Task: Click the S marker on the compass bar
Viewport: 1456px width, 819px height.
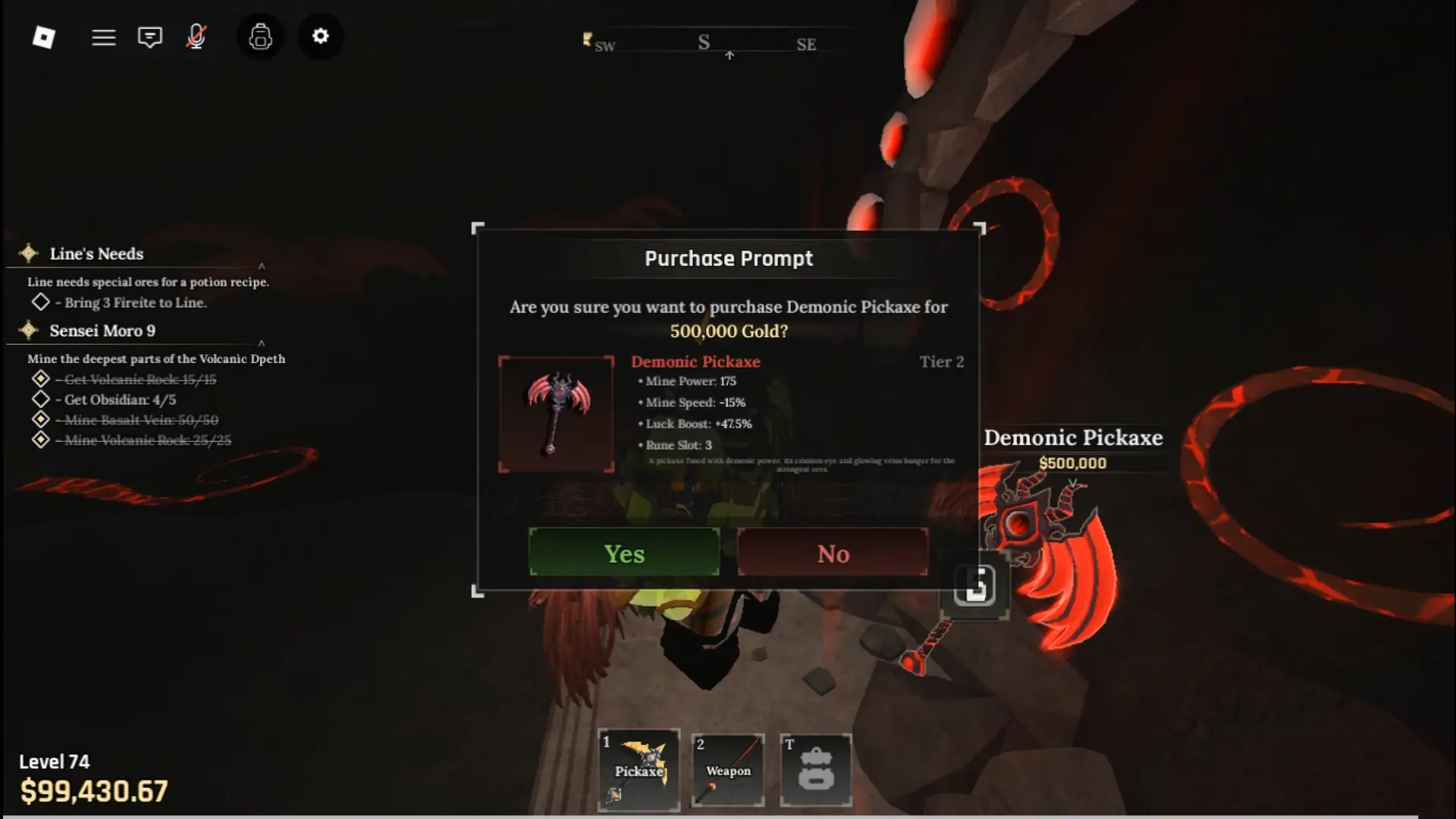Action: click(704, 42)
